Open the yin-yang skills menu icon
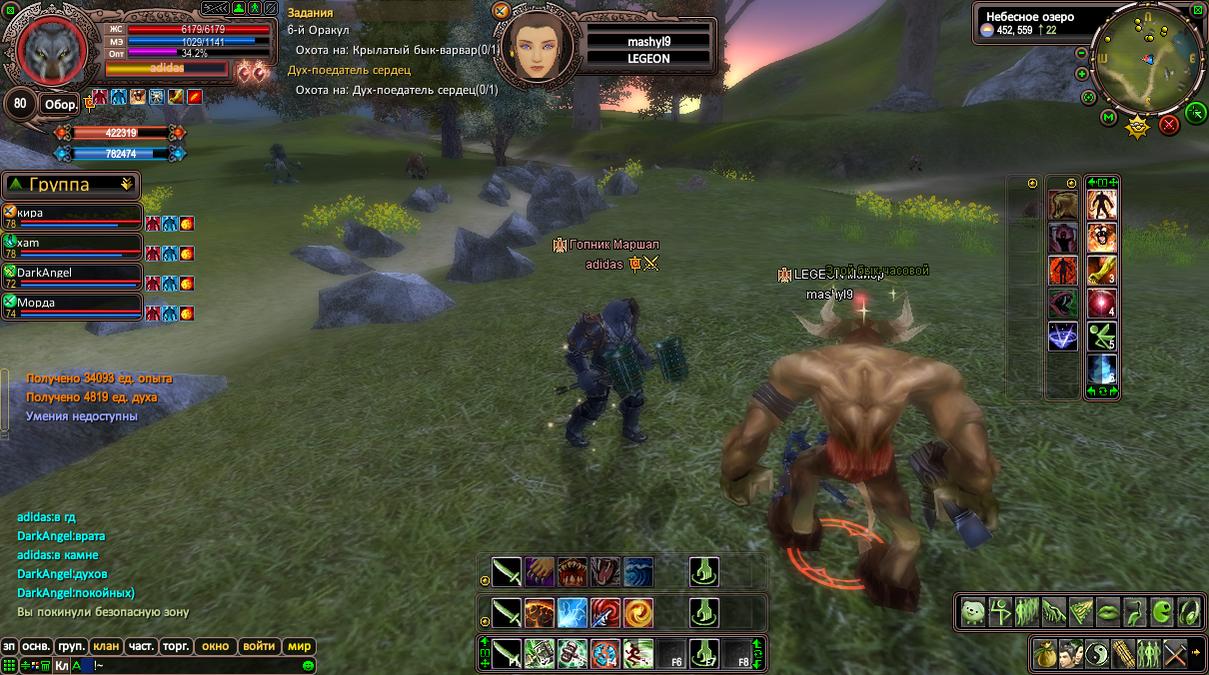This screenshot has height=675, width=1209. (1097, 653)
